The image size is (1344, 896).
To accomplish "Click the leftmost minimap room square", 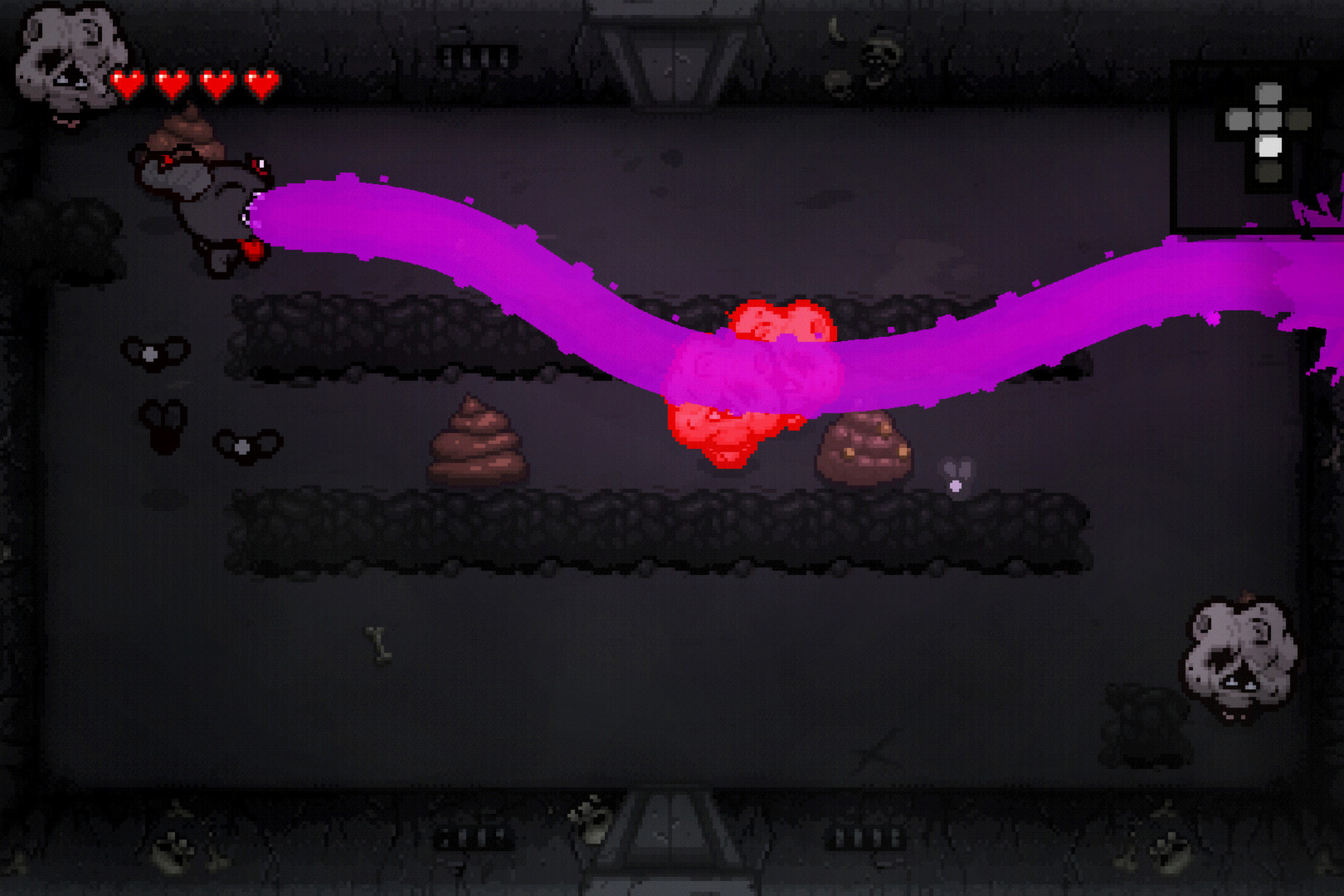I will click(1239, 119).
